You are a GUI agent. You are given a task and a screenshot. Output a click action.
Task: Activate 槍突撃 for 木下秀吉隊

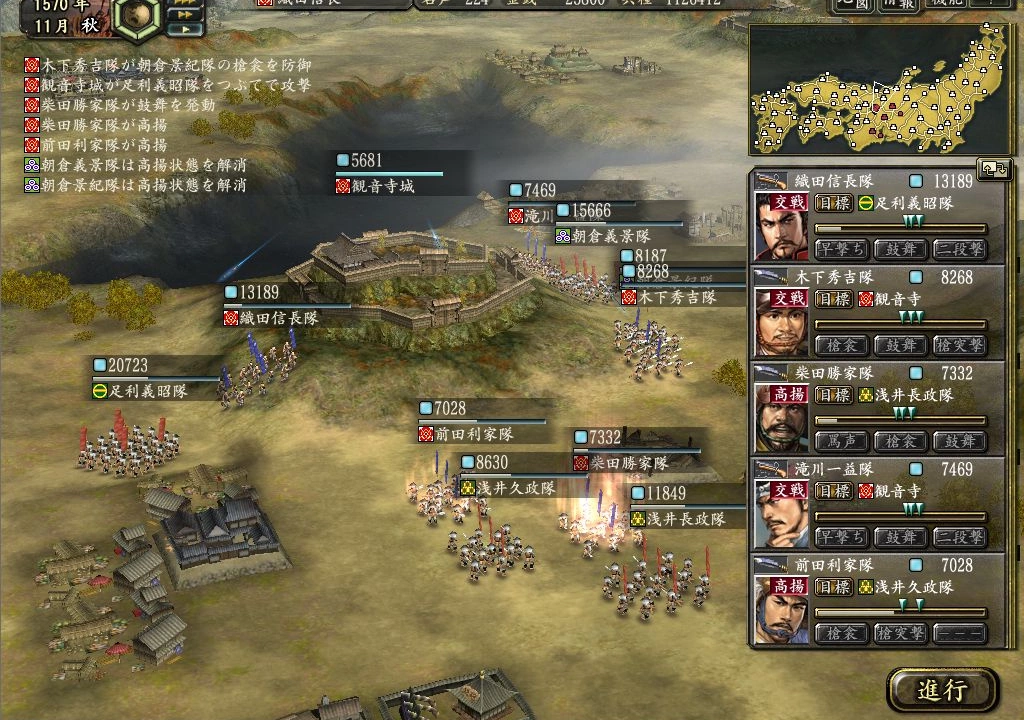[x=959, y=345]
